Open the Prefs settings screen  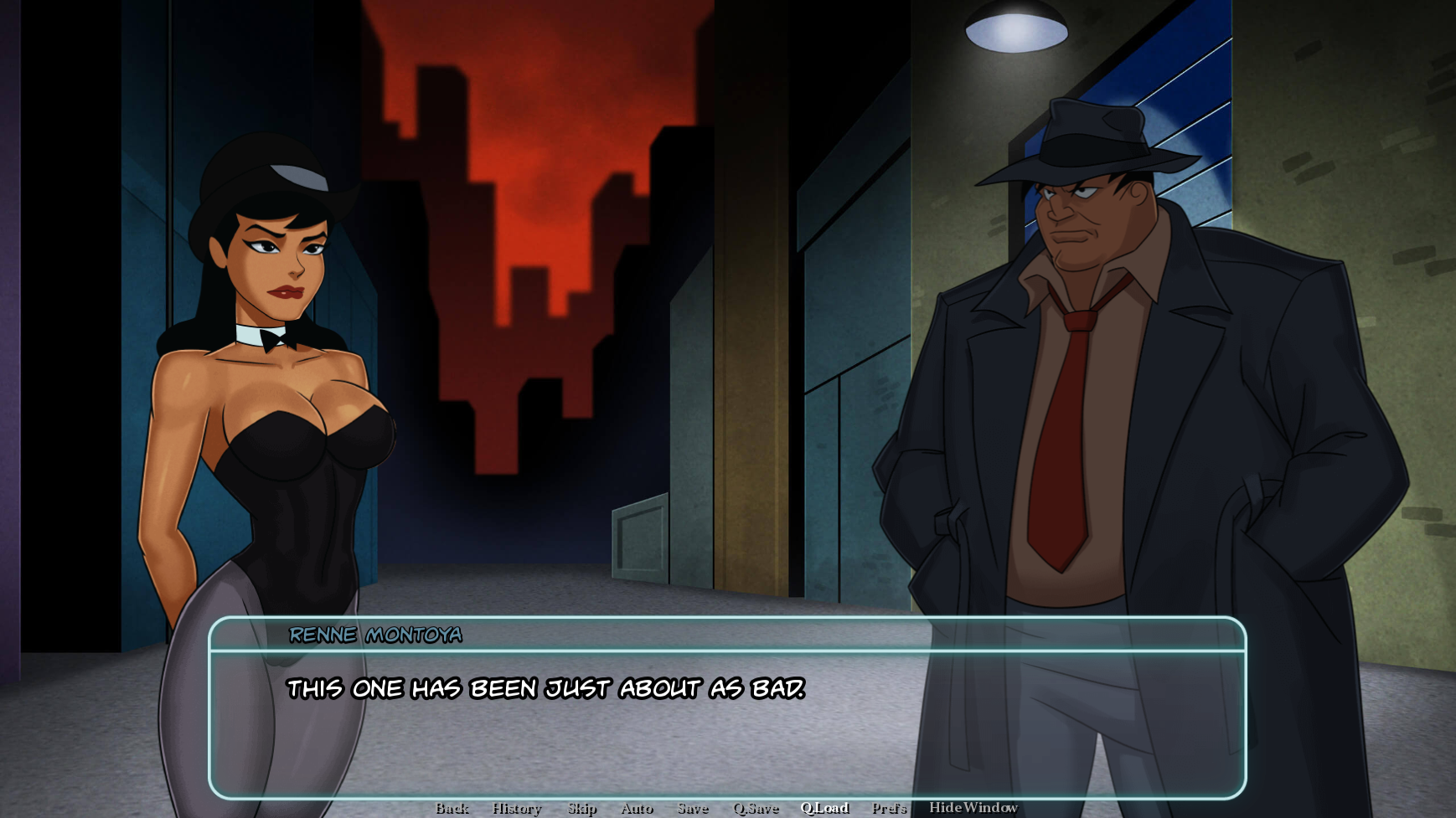(889, 808)
